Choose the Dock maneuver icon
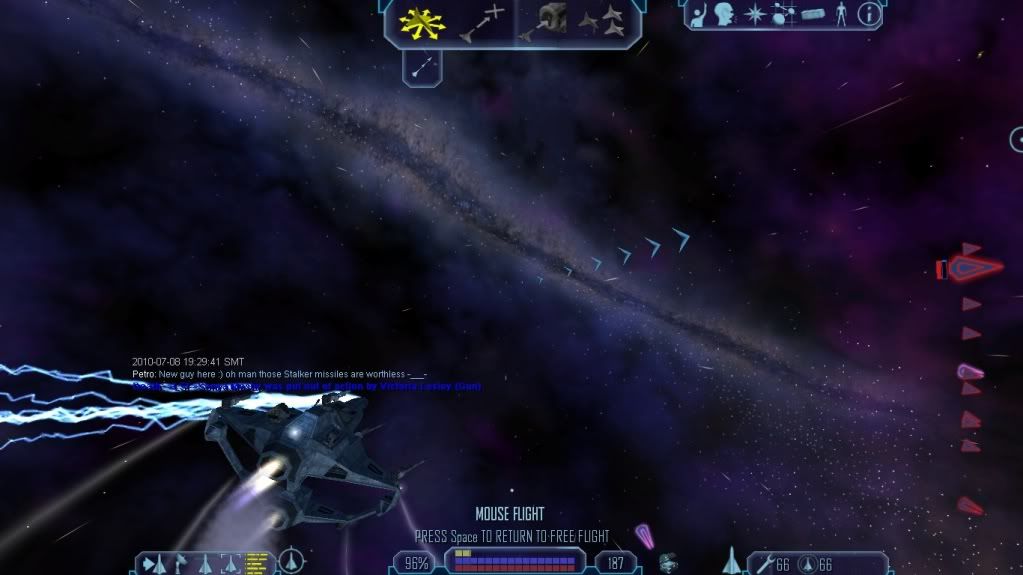Image resolution: width=1023 pixels, height=575 pixels. click(544, 22)
